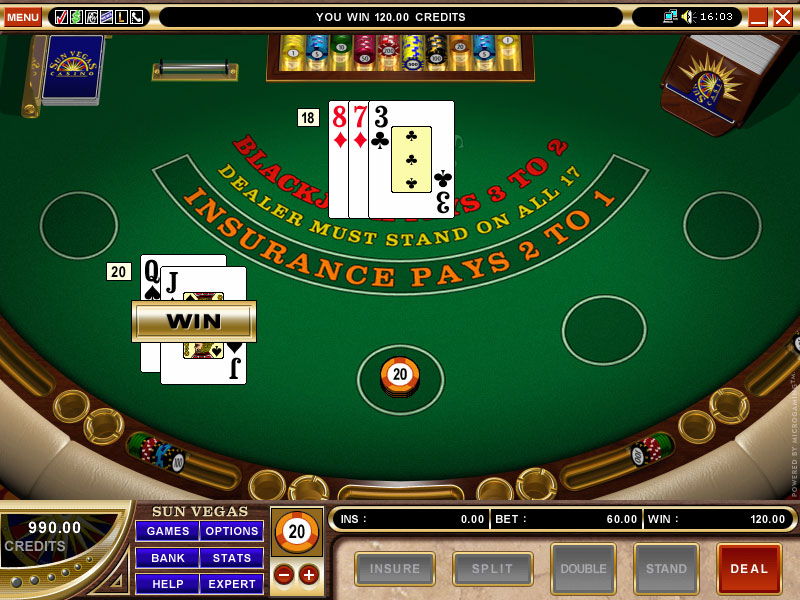Click the speaker sound icon
Screen dimensions: 800x600
tap(688, 17)
